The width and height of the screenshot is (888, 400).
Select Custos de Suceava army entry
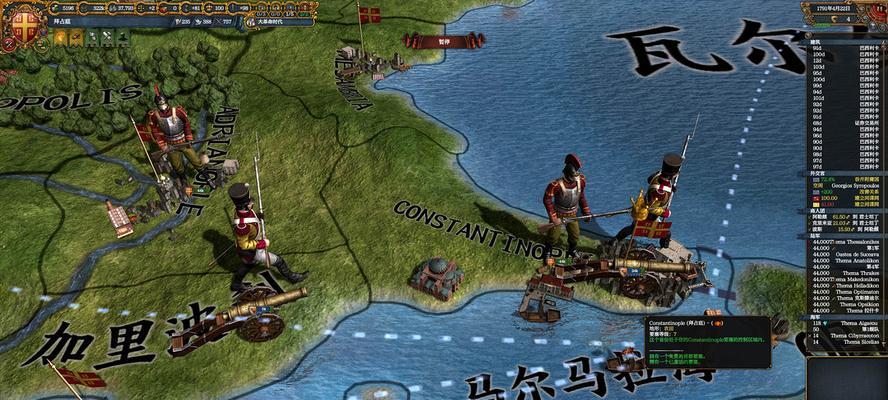[x=850, y=254]
